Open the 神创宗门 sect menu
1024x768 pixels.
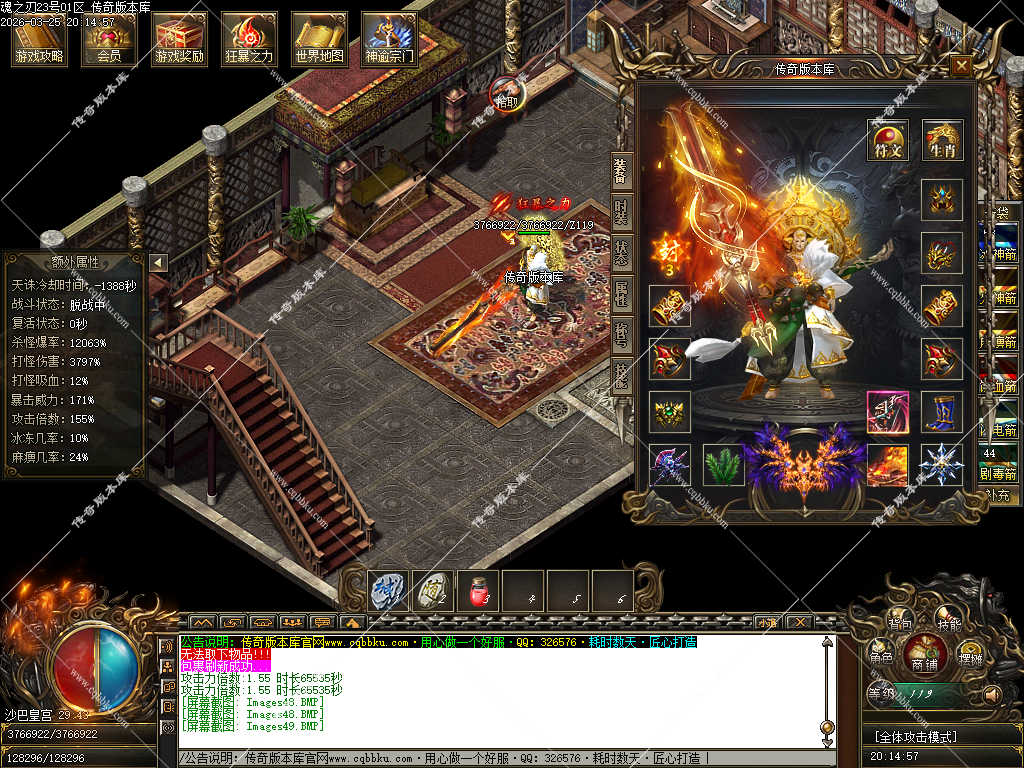coord(389,39)
